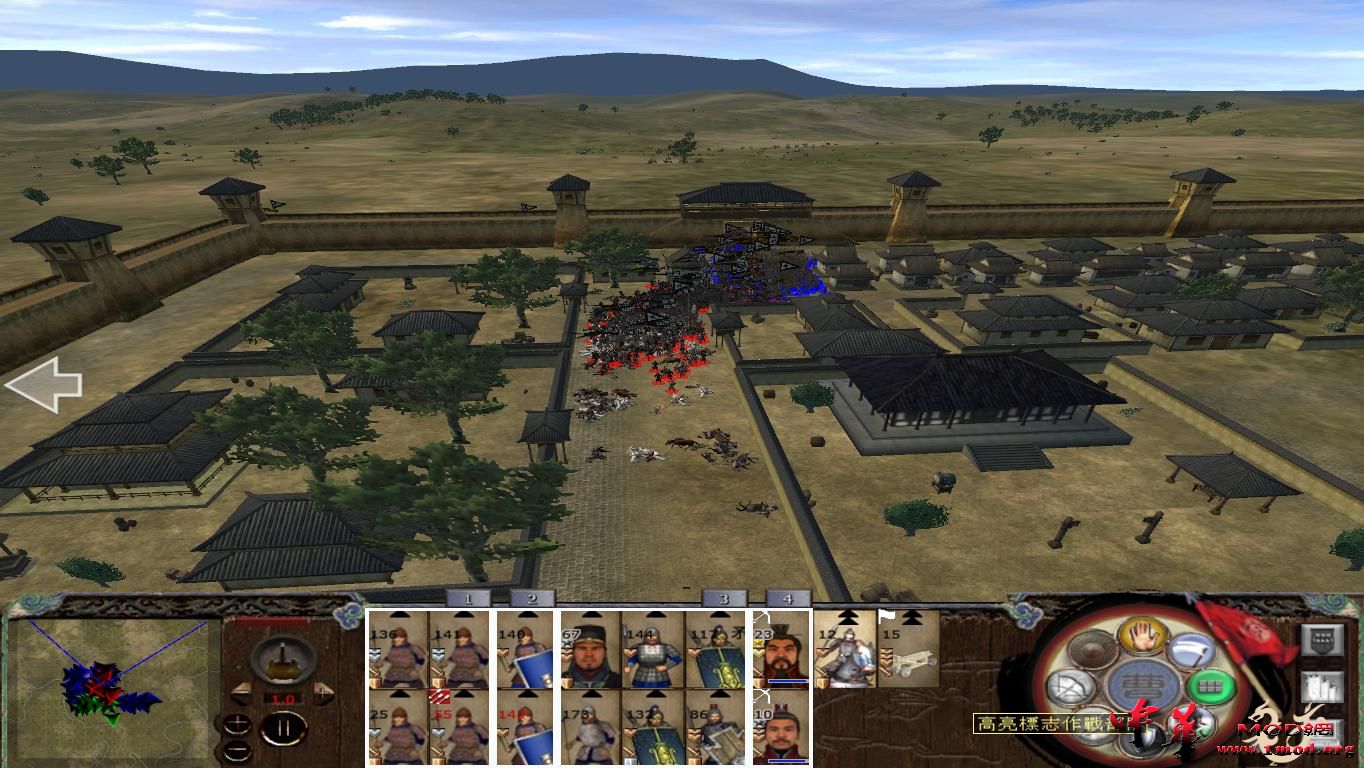Viewport: 1364px width, 768px height.
Task: Expand the arrow above unit card 136
Action: pos(400,614)
